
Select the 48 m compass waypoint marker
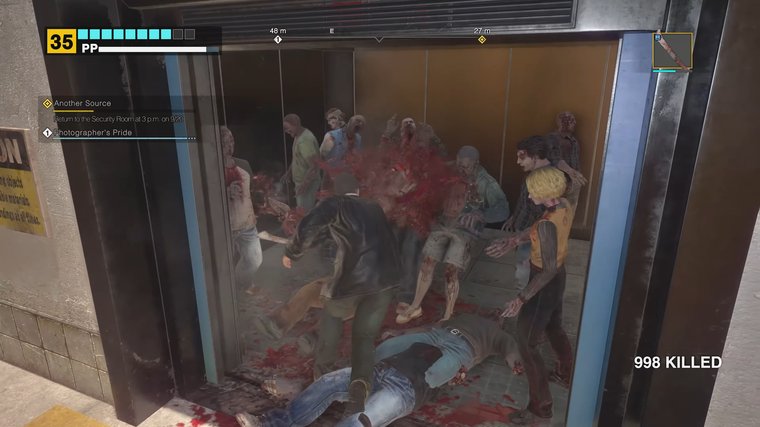pos(278,40)
